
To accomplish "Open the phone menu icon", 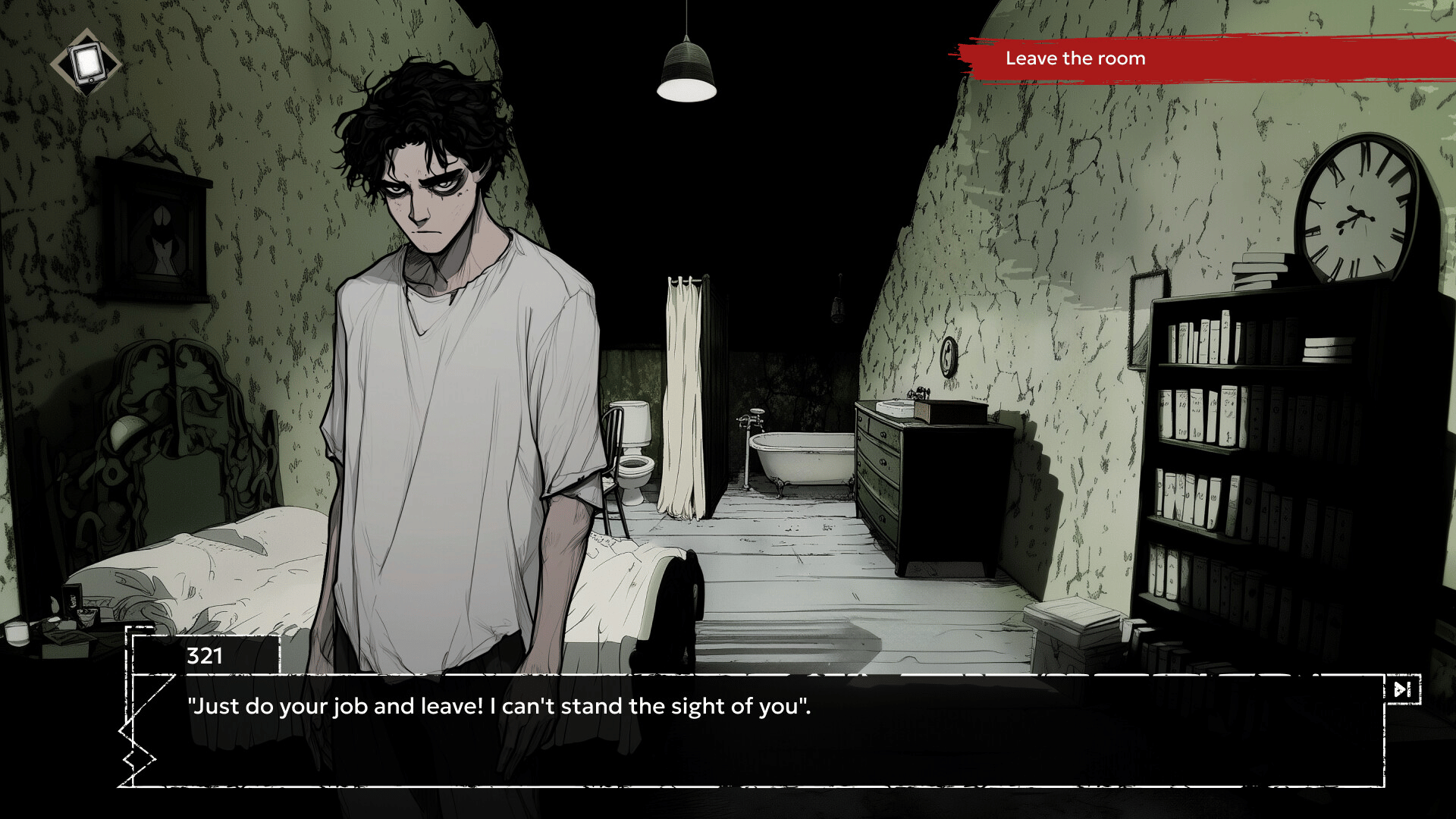I will [86, 62].
